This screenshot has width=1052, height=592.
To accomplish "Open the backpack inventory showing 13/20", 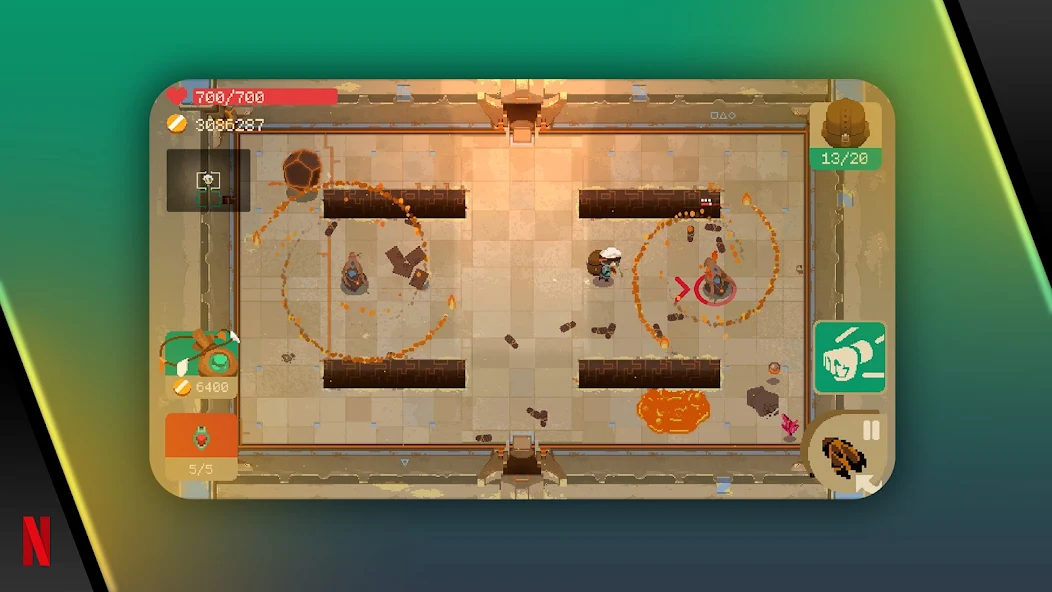I will (845, 131).
